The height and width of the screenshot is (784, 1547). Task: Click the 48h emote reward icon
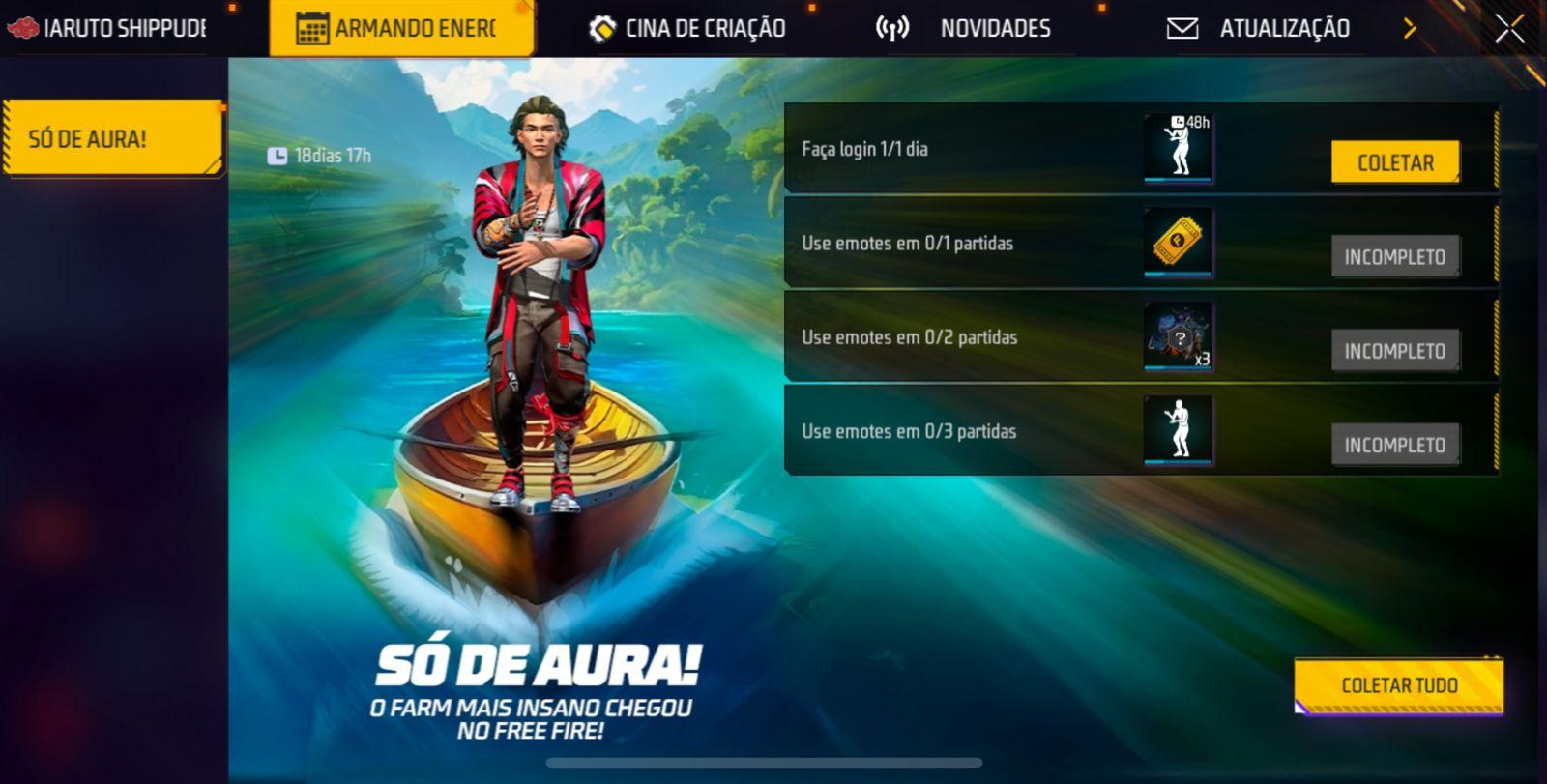1179,148
